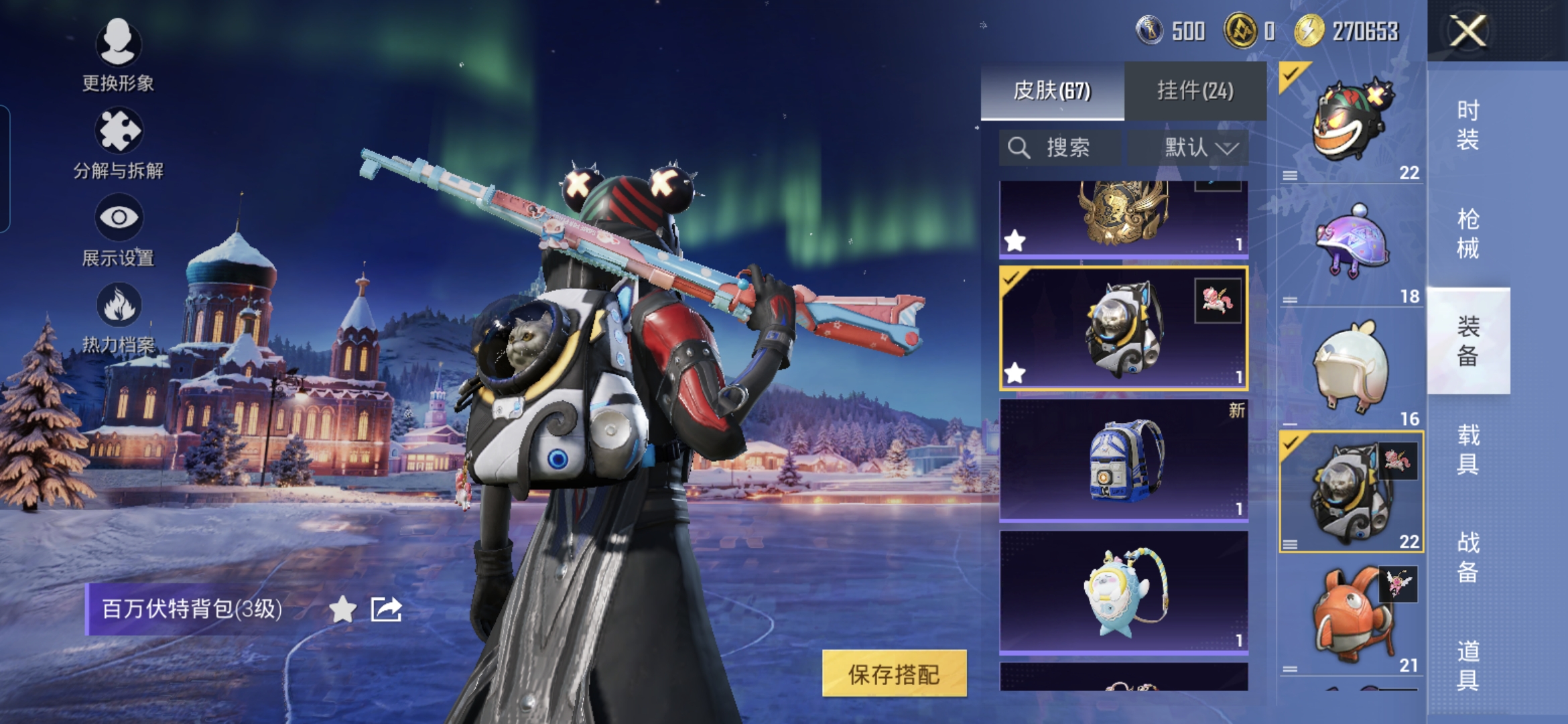Select the 战备 combat gear category
The height and width of the screenshot is (724, 1568).
click(x=1467, y=558)
